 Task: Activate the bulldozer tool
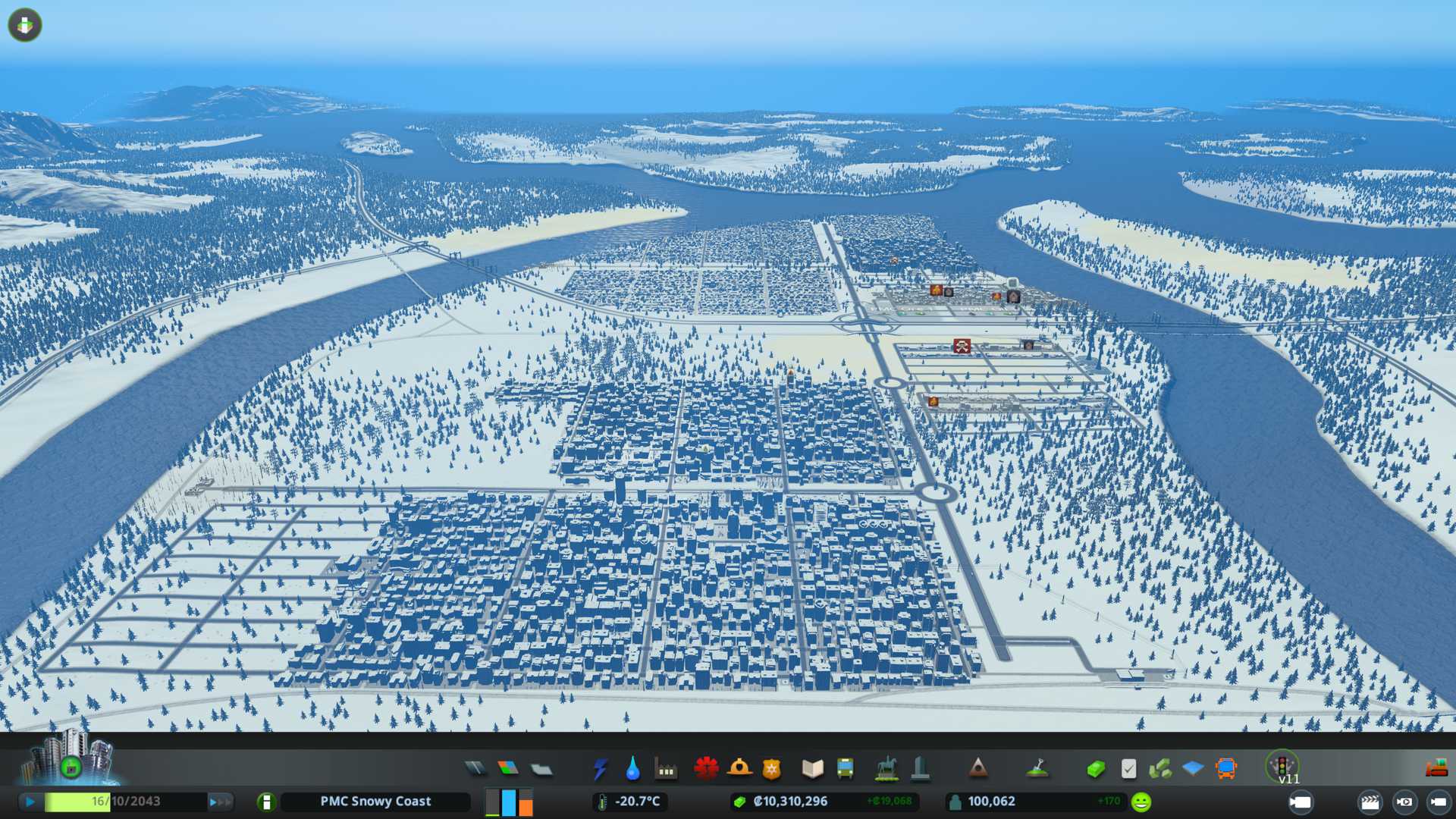1436,769
